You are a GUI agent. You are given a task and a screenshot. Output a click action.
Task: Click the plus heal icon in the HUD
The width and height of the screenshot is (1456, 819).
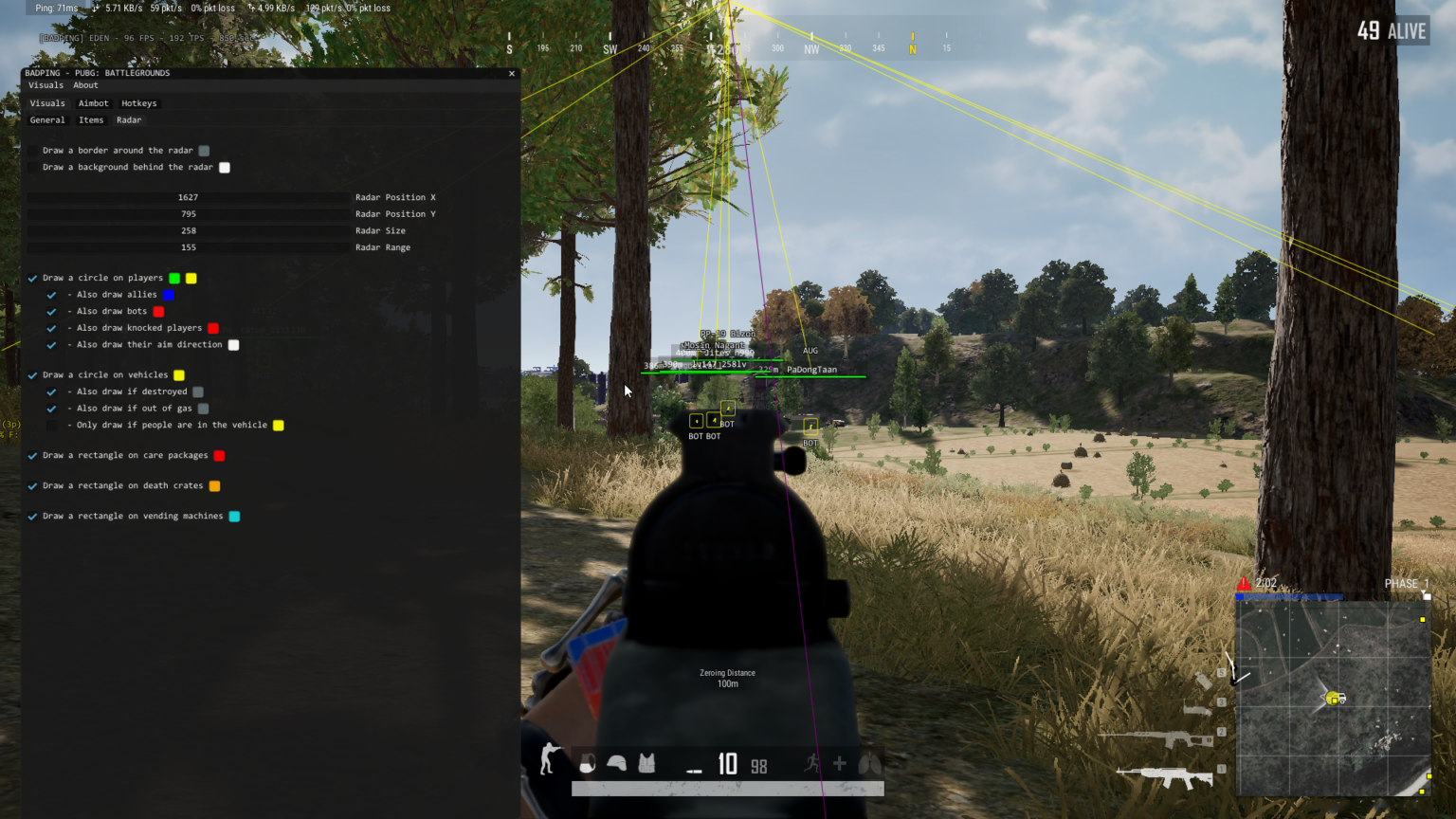coord(841,761)
